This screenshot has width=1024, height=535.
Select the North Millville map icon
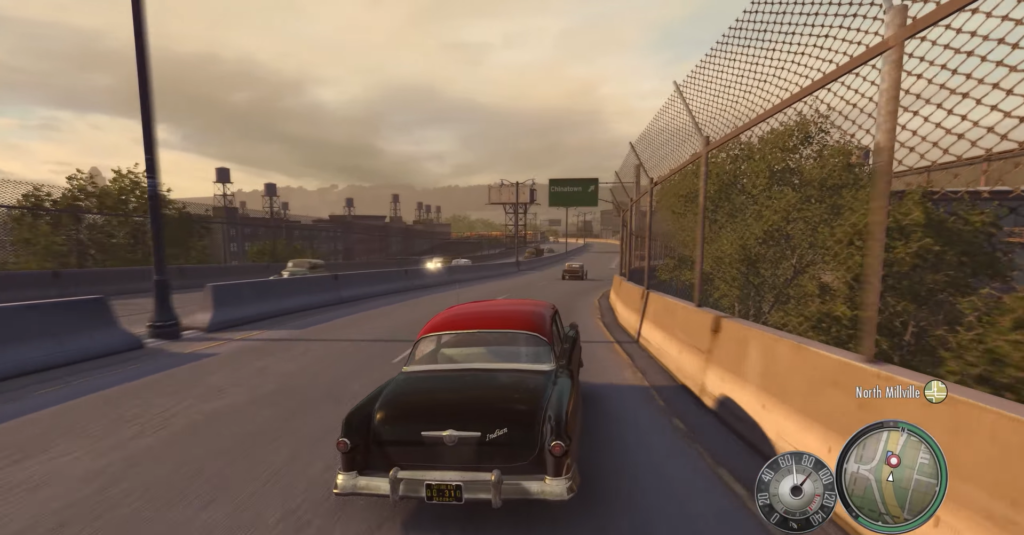[x=935, y=392]
